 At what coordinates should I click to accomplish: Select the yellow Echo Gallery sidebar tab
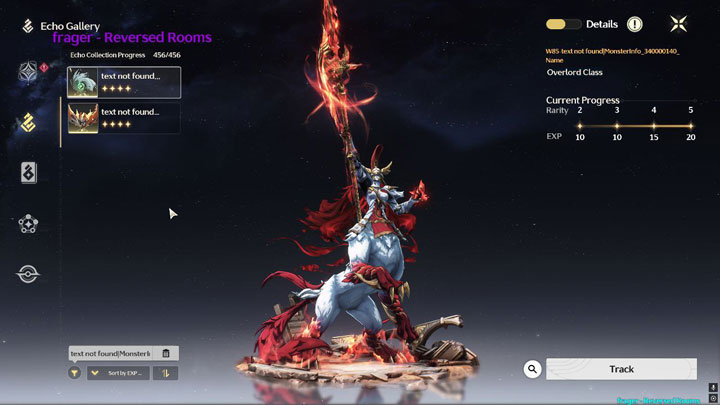(28, 123)
